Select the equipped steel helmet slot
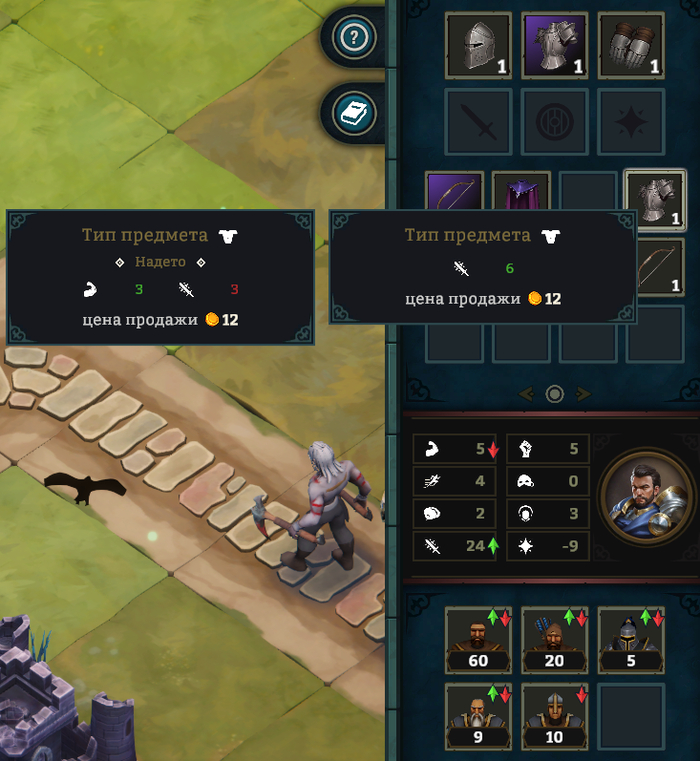This screenshot has width=700, height=761. (x=478, y=45)
